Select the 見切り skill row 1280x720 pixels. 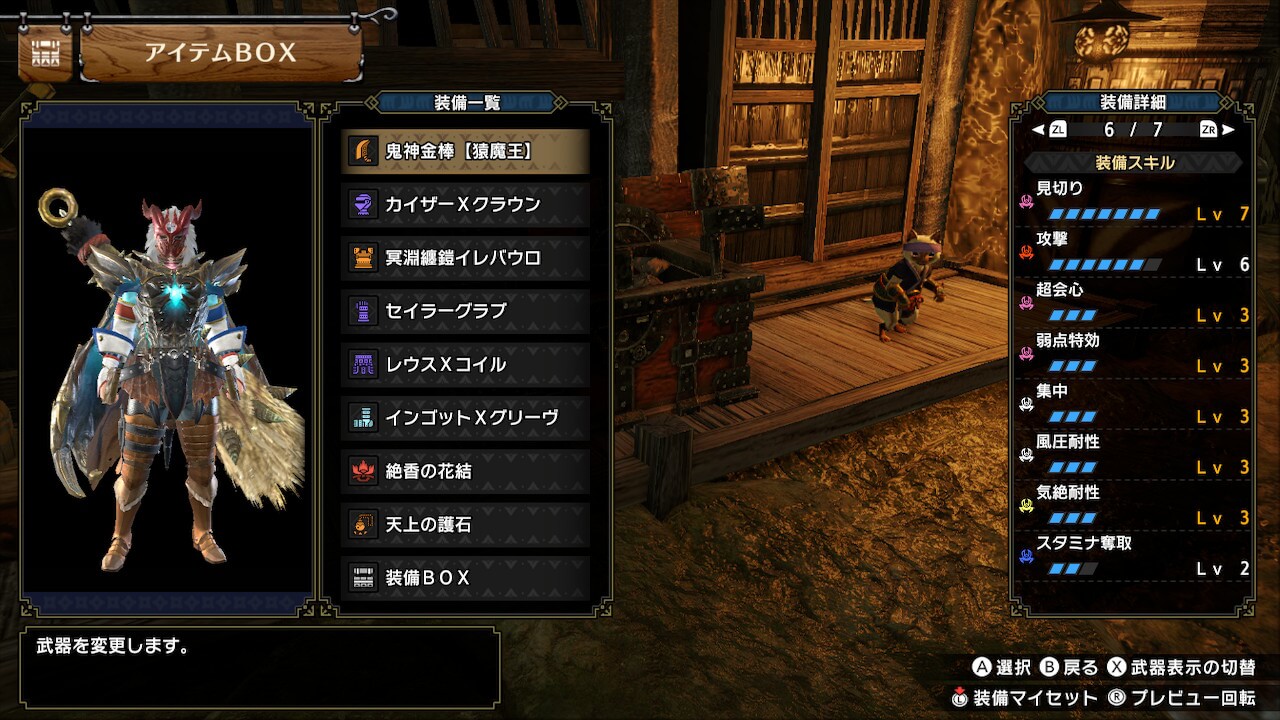[x=1134, y=201]
